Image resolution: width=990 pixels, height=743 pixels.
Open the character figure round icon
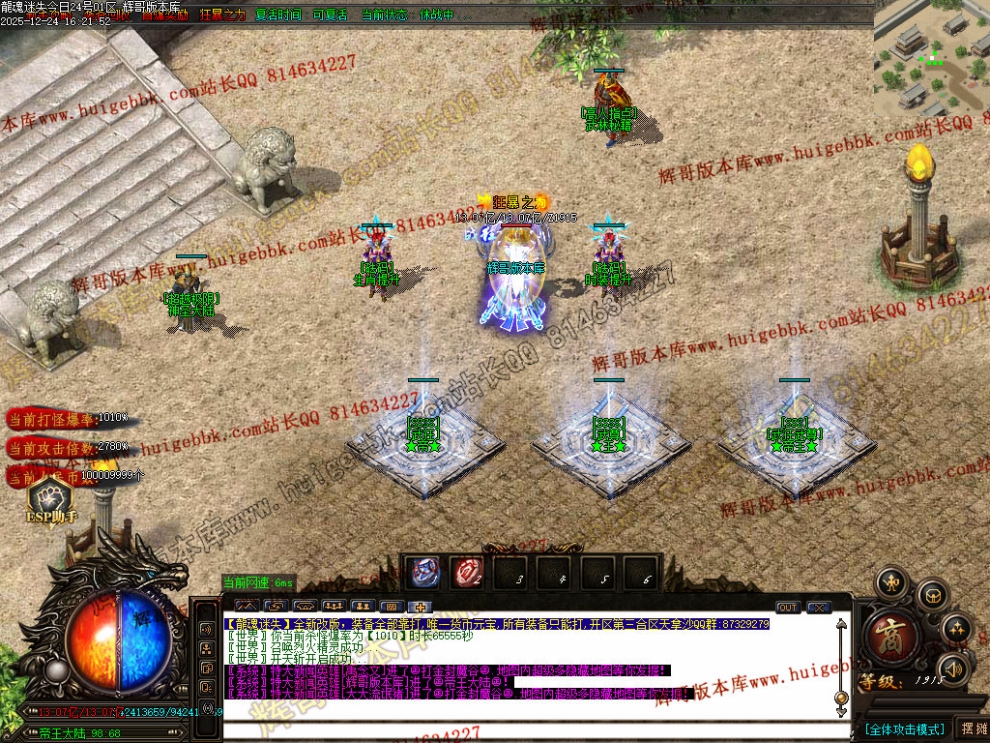(891, 583)
